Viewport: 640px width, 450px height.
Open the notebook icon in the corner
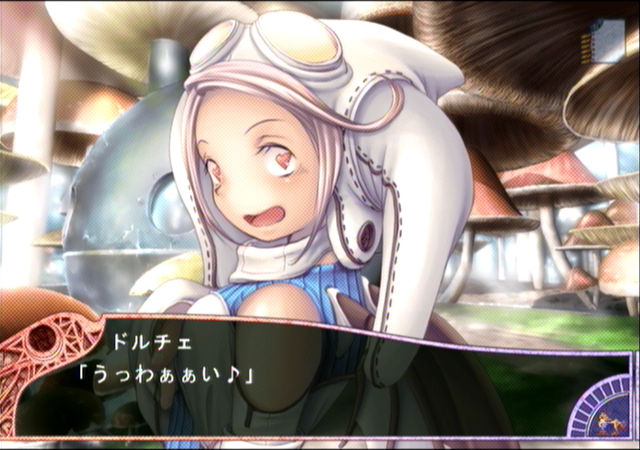point(606,43)
